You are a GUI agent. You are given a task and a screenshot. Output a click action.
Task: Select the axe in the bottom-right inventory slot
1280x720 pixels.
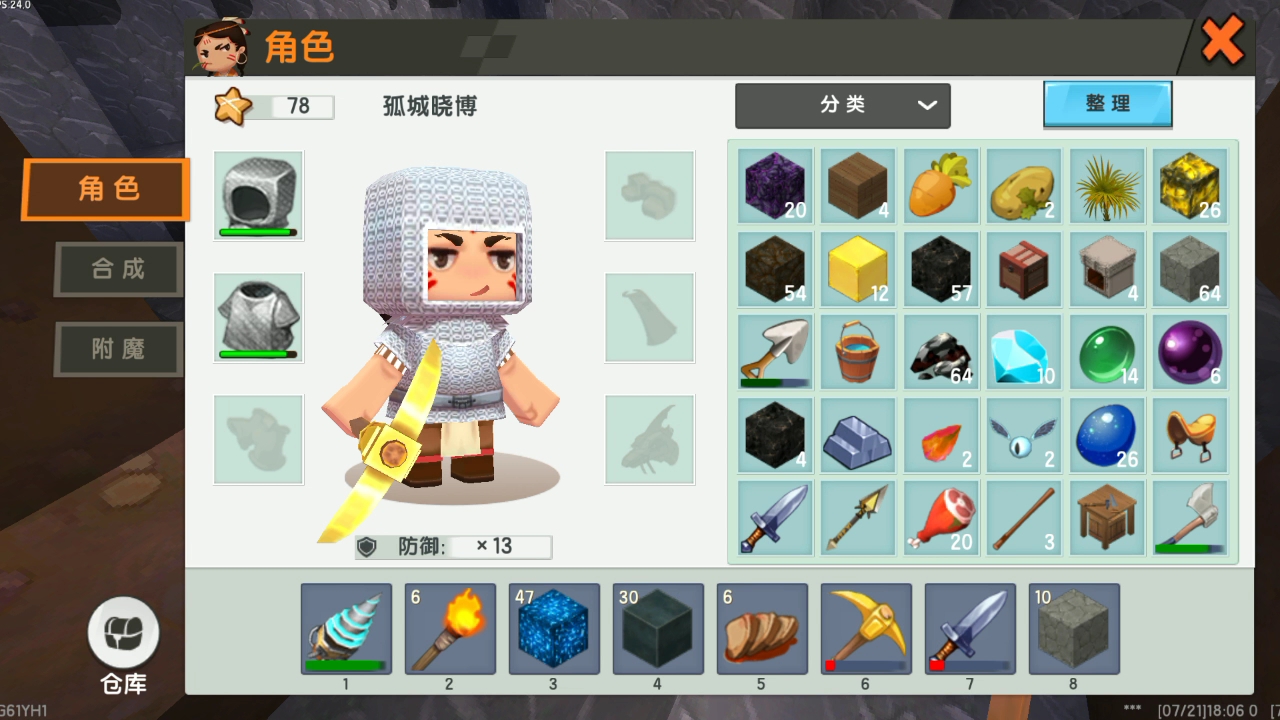pyautogui.click(x=1190, y=516)
